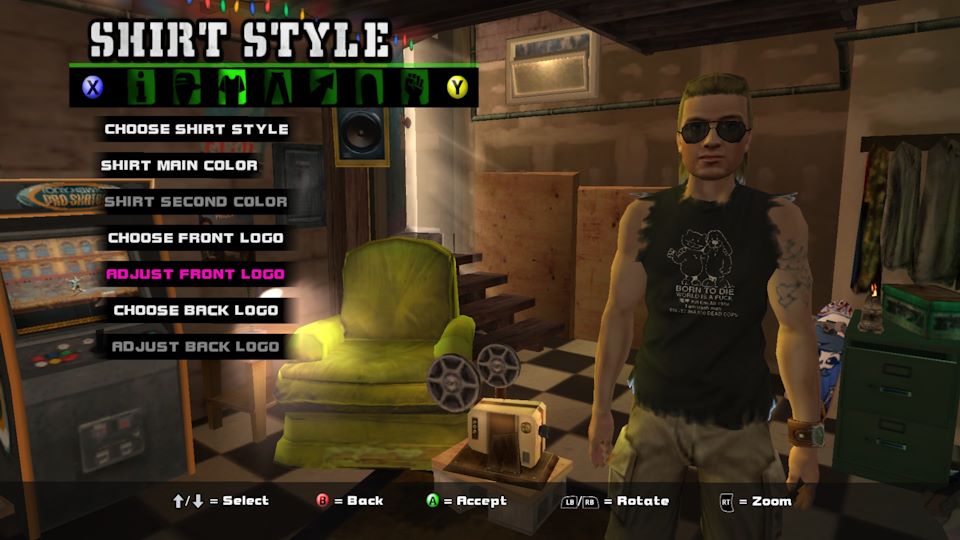Select Adjust Back Logo entry

coord(196,347)
